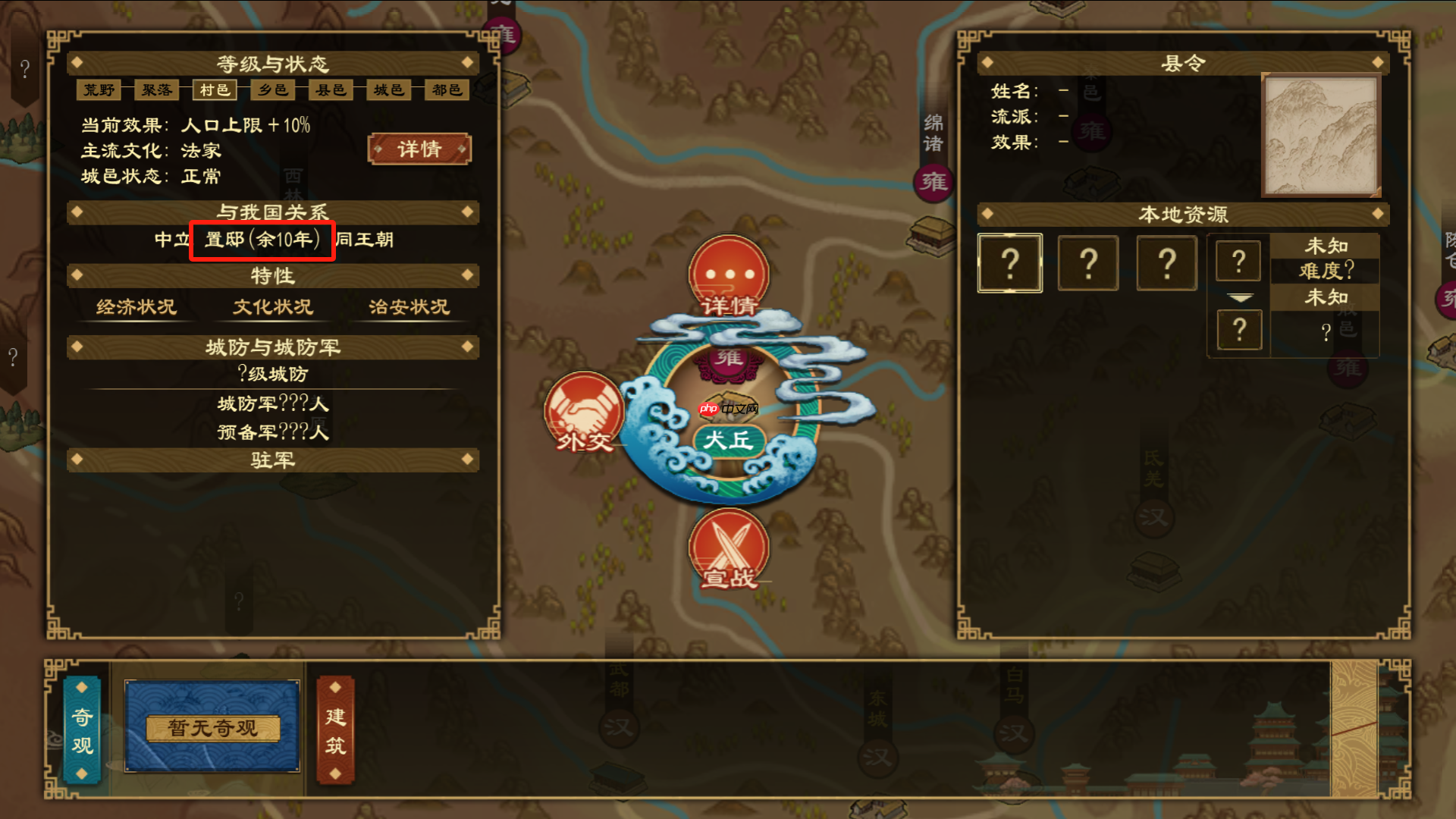Select the 同王朝 relation stage
The height and width of the screenshot is (819, 1456).
tap(365, 240)
